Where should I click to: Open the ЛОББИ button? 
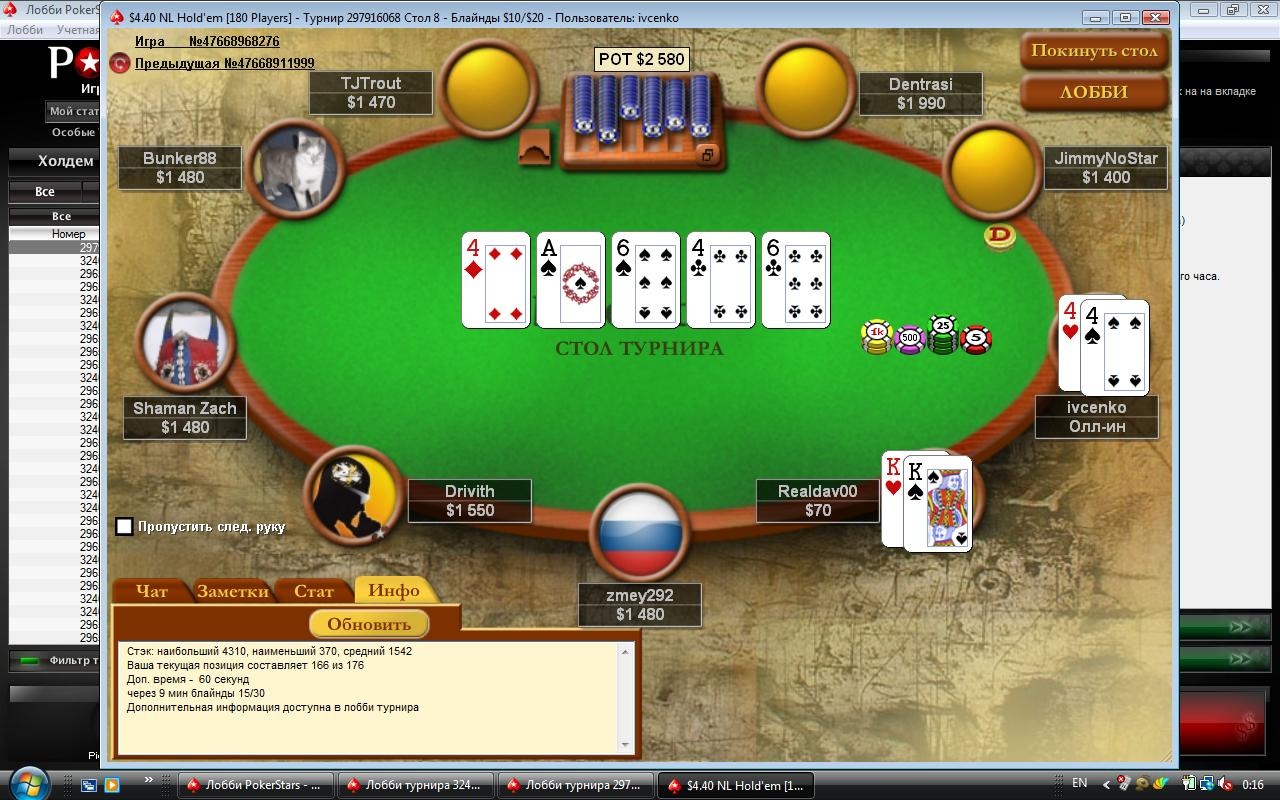[x=1094, y=92]
